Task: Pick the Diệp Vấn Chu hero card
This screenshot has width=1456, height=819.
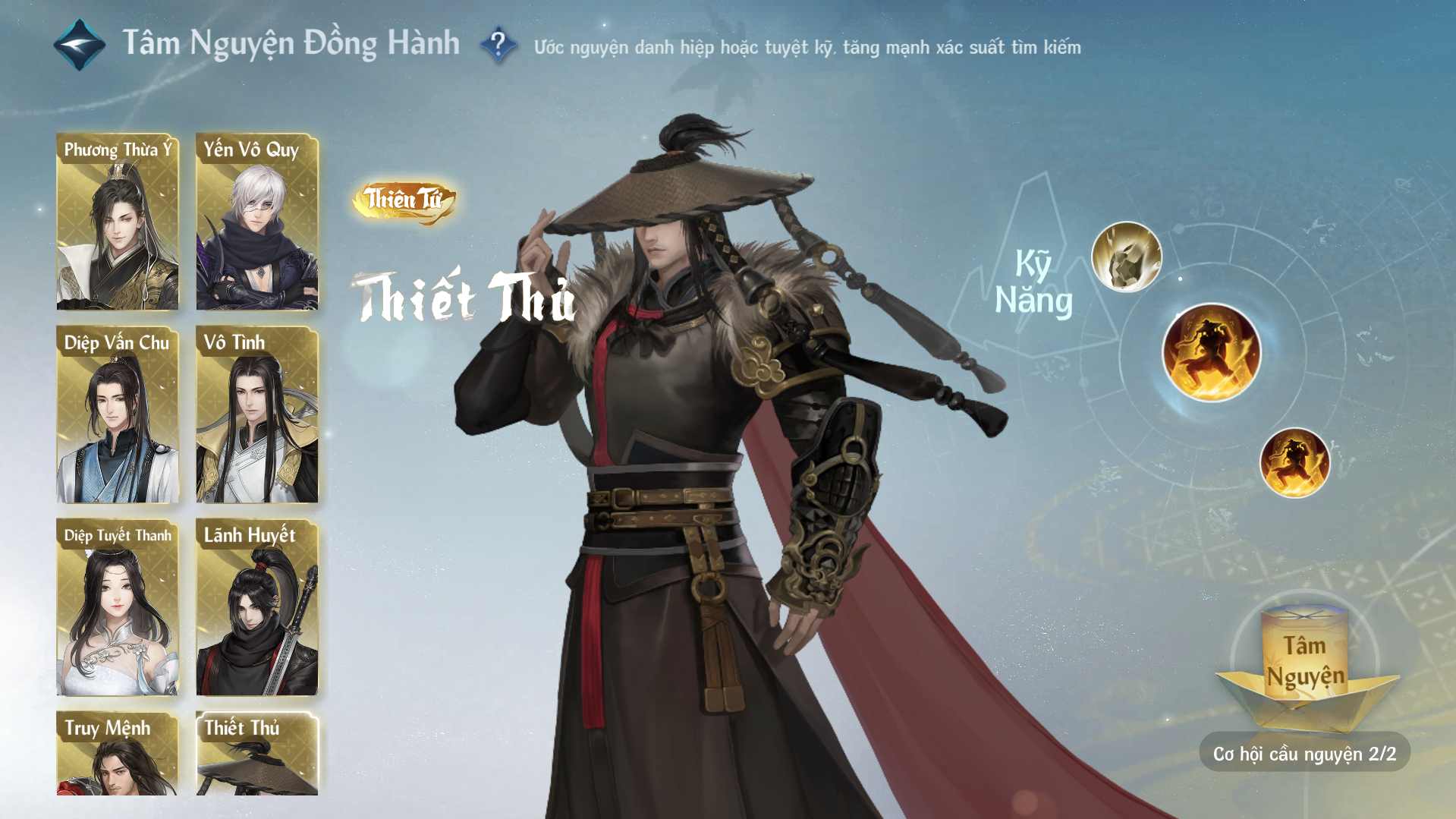Action: tap(118, 414)
